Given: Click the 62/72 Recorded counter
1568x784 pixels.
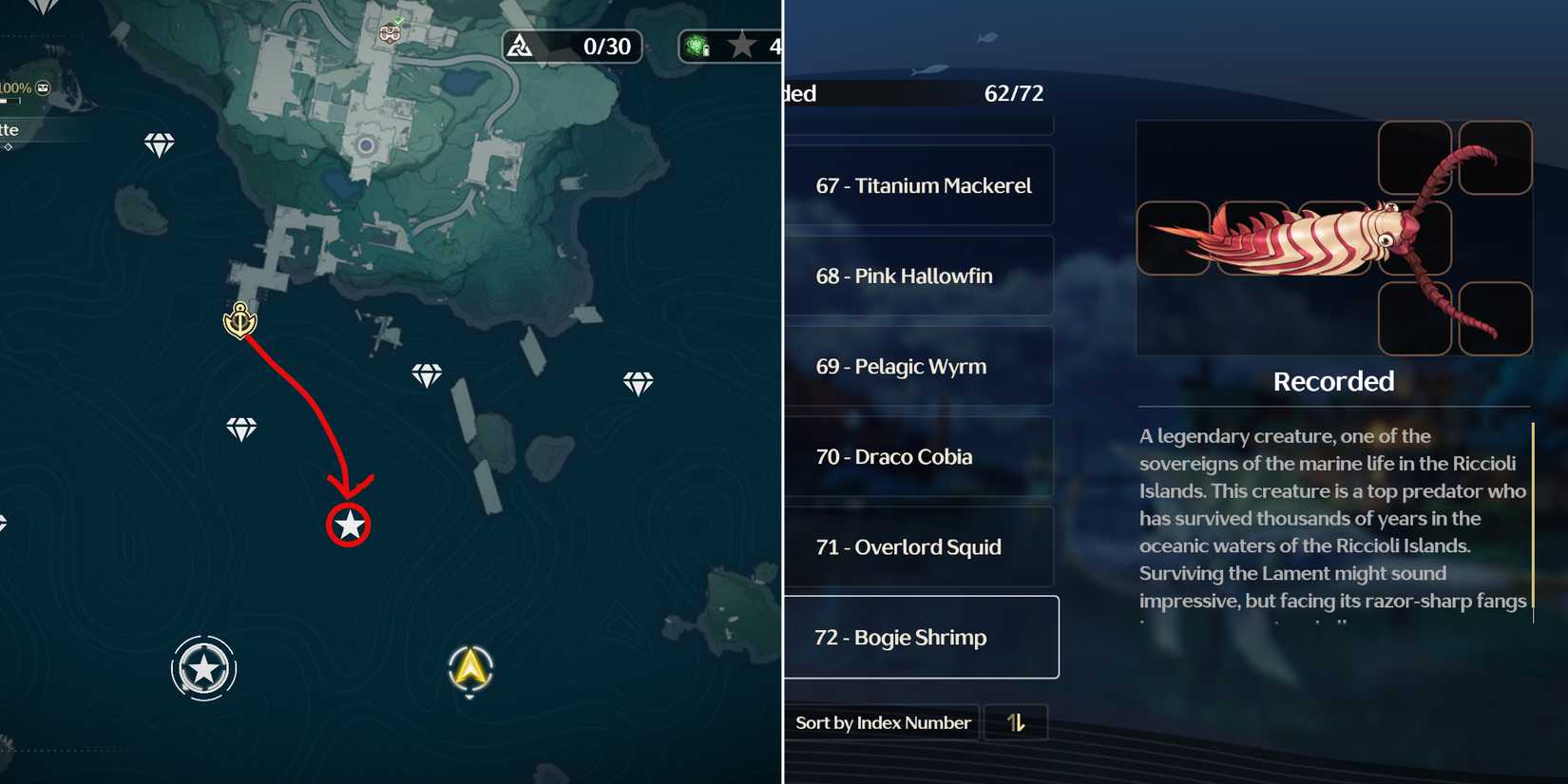Looking at the screenshot, I should click(1012, 93).
